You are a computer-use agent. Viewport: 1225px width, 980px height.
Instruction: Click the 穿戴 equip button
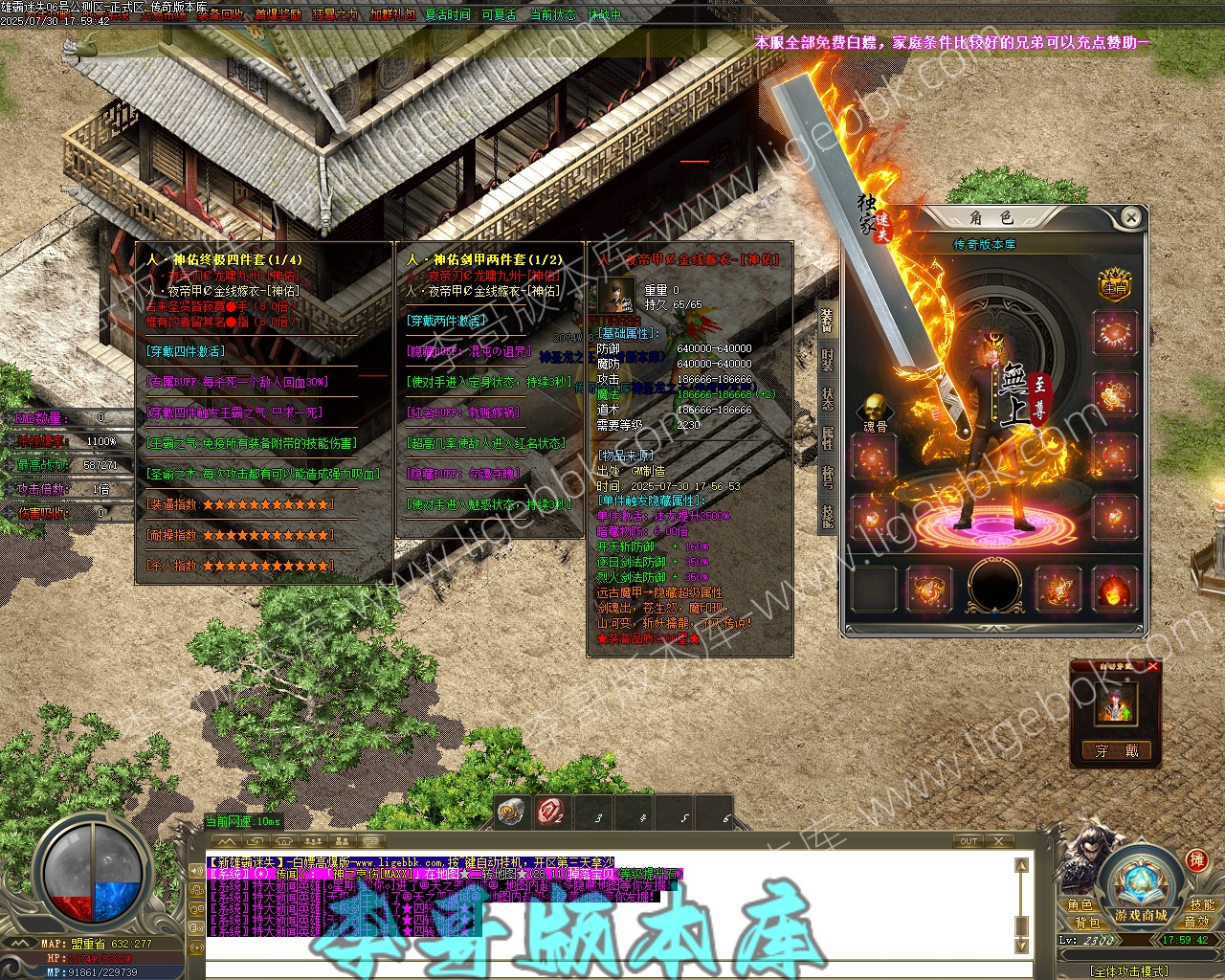point(1116,751)
